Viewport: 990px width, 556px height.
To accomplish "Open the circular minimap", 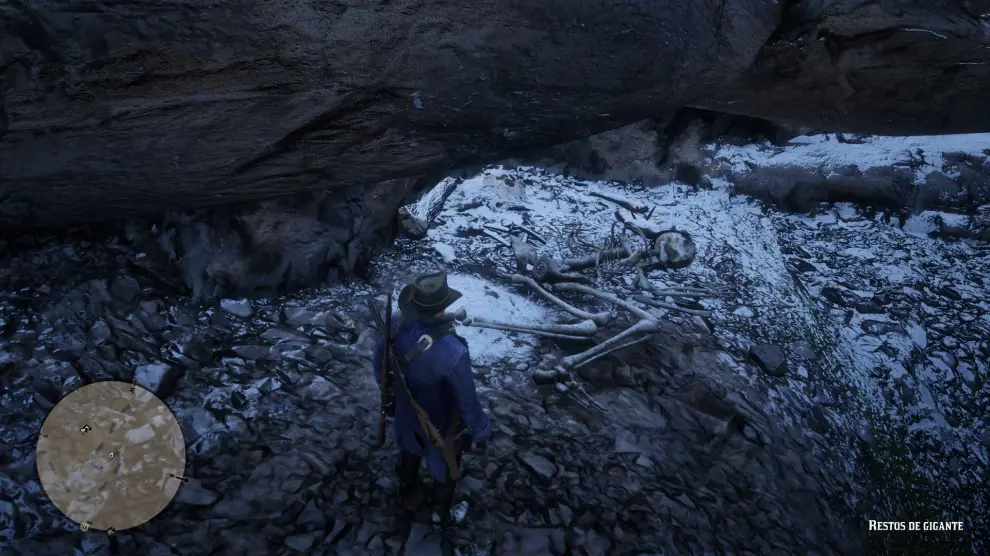I will click(x=110, y=454).
